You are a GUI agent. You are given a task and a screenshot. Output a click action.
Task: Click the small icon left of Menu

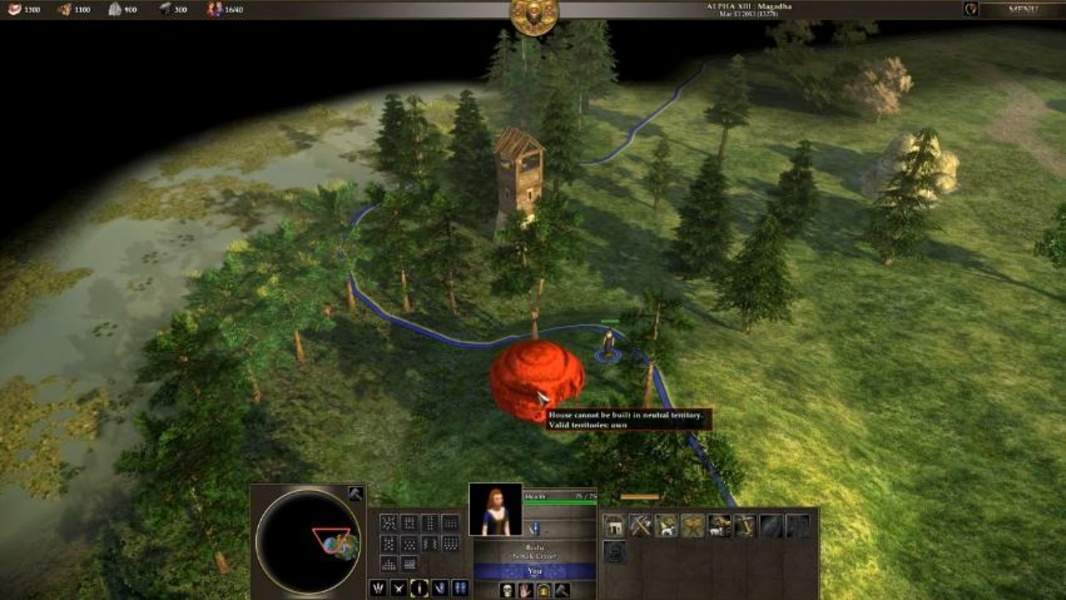point(970,9)
